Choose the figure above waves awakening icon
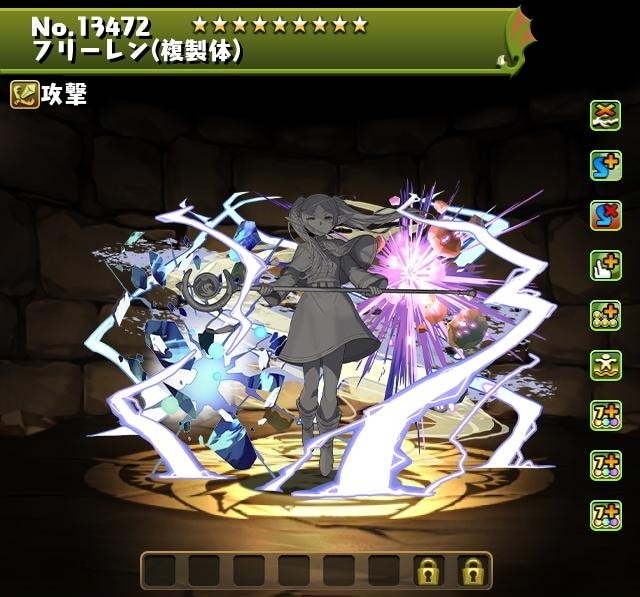 (605, 364)
